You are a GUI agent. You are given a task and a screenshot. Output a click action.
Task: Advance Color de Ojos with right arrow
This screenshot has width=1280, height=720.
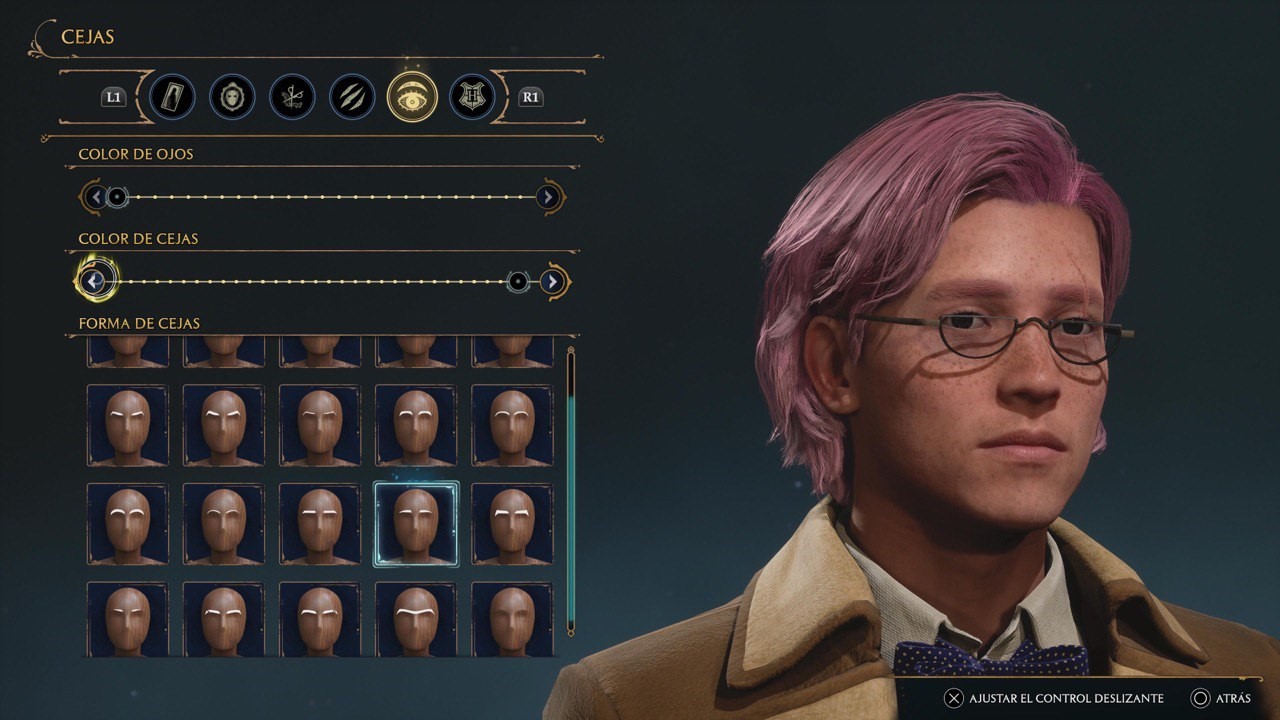tap(547, 197)
